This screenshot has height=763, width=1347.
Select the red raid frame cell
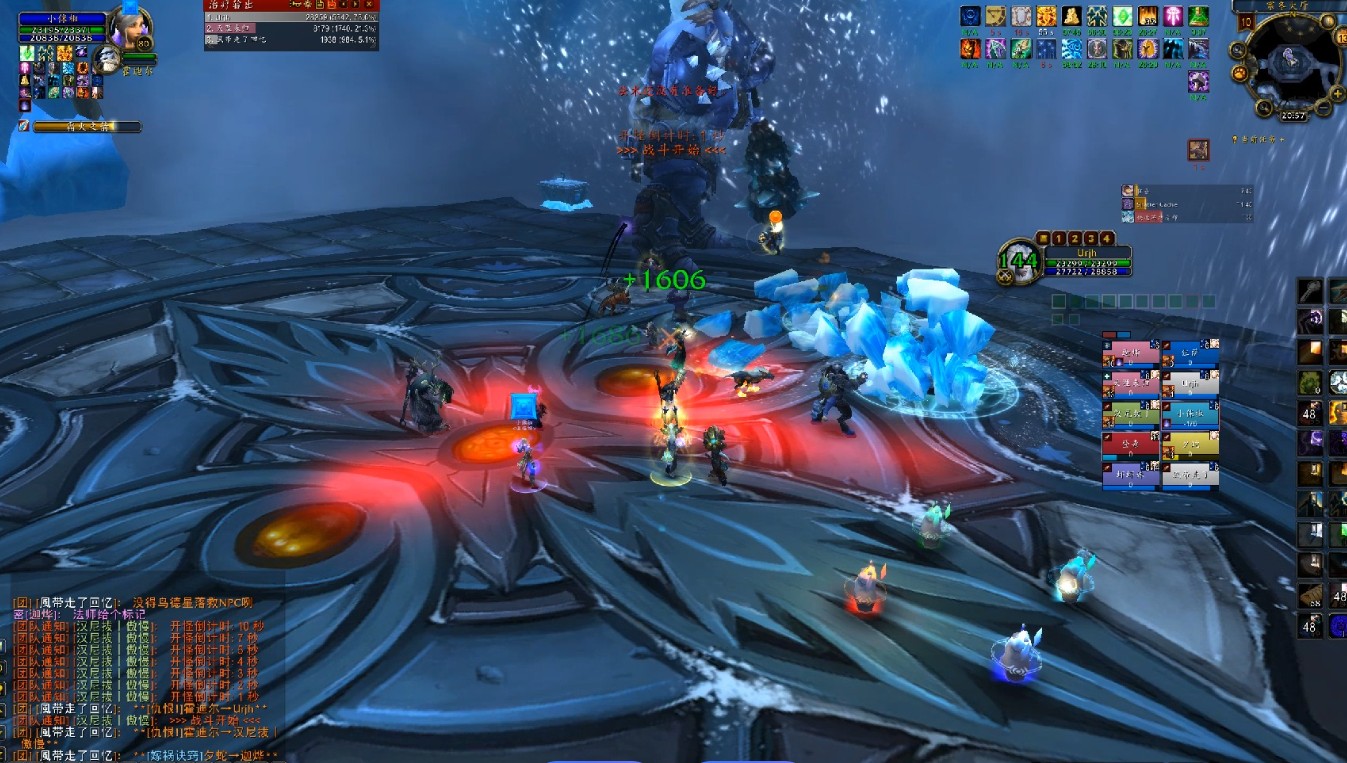[x=1131, y=445]
